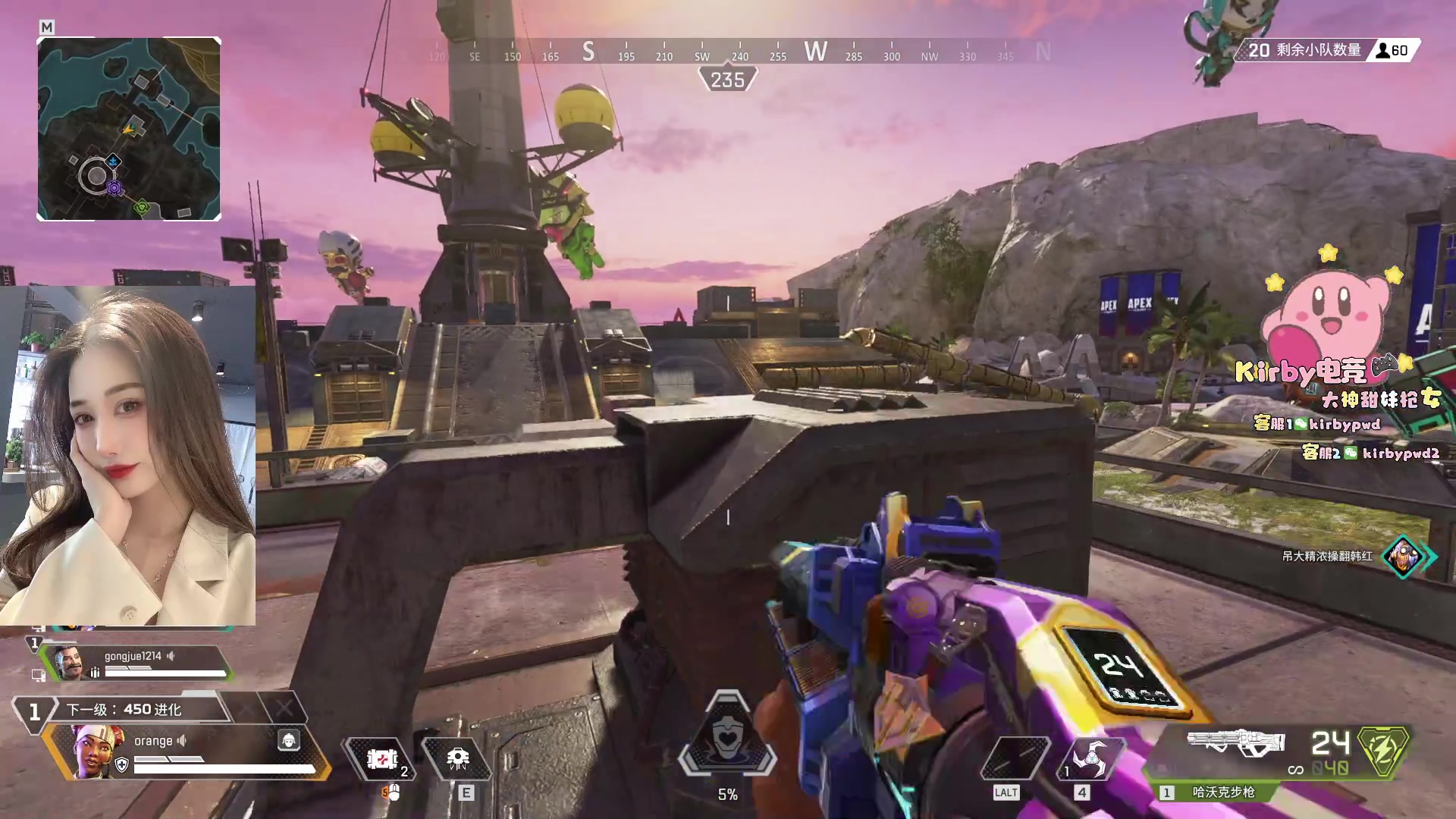Viewport: 1456px width, 819px height.
Task: Open the minimap
Action: [x=129, y=129]
